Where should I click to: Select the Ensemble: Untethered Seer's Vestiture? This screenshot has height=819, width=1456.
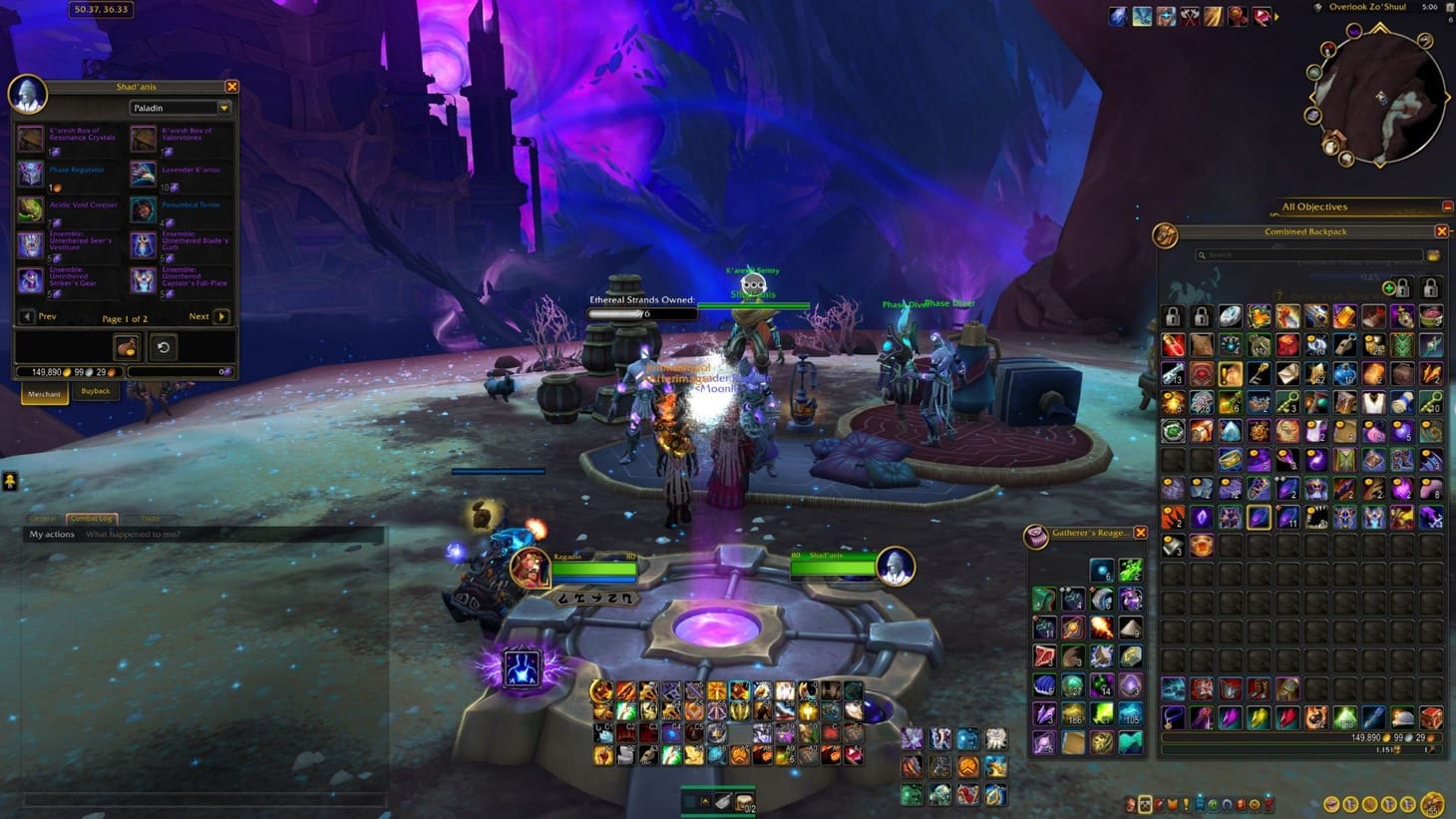tap(30, 242)
